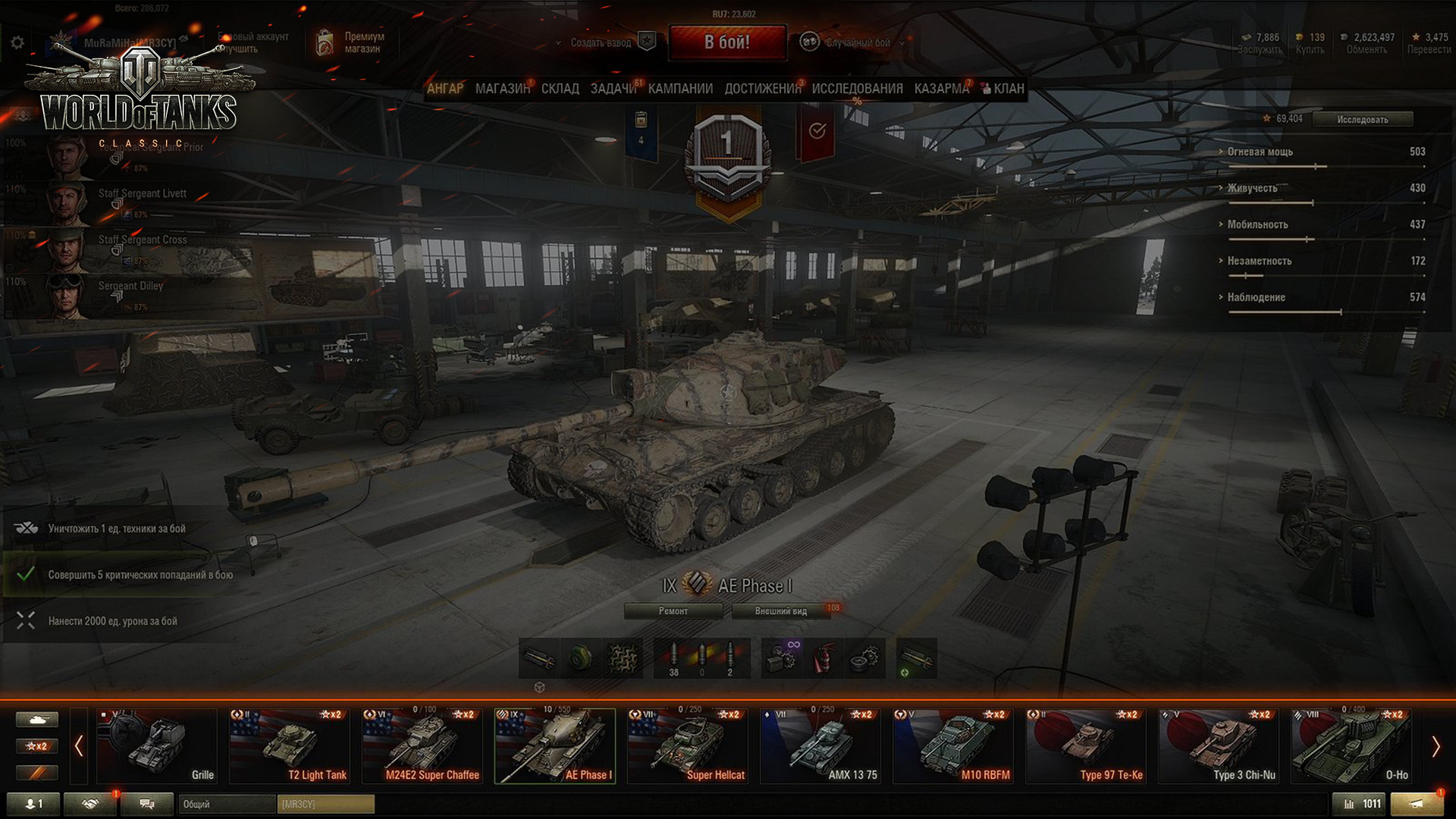Choose the Super Hellcat tank
The image size is (1456, 819).
(x=688, y=746)
